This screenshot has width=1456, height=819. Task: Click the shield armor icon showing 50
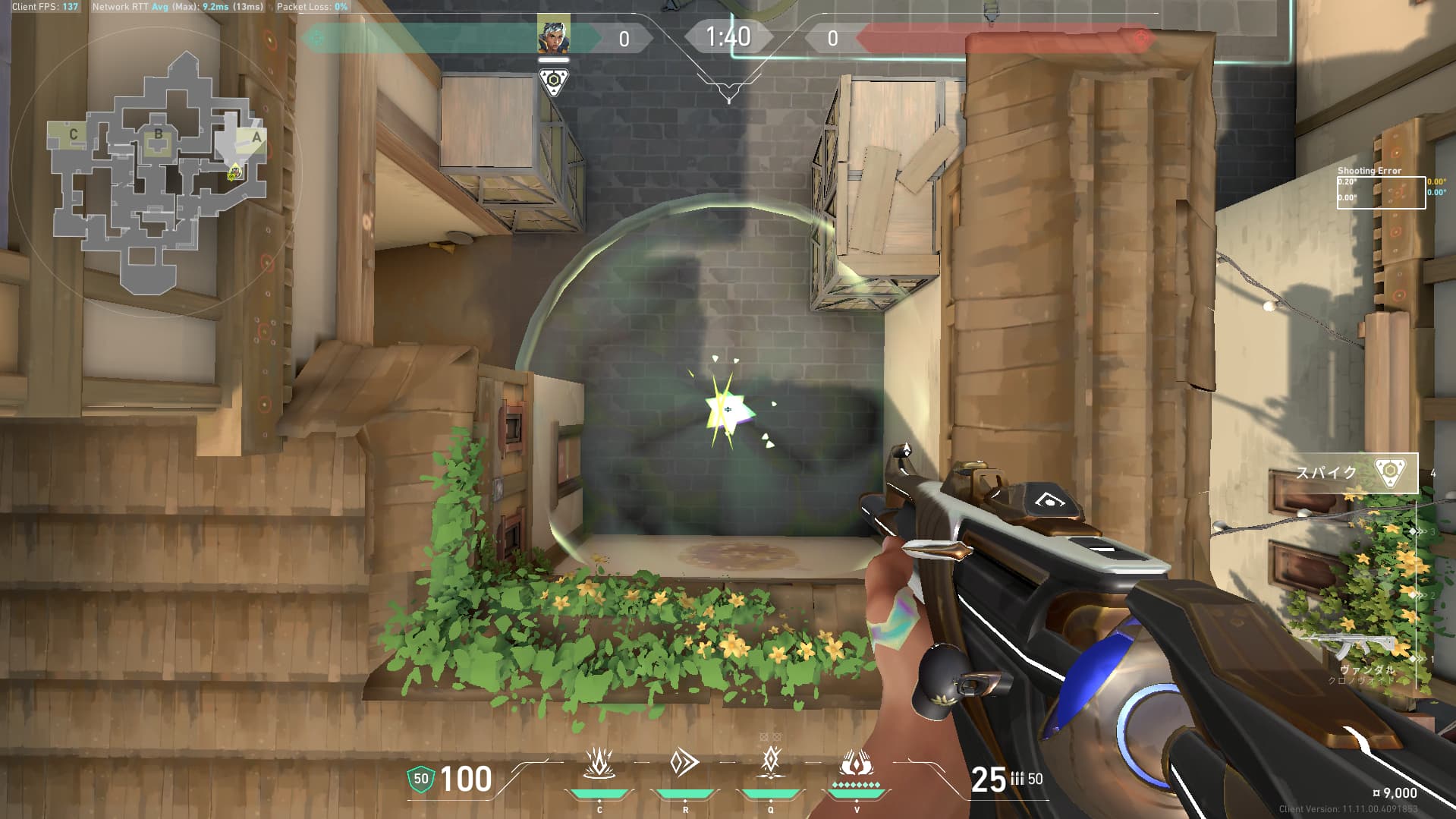[421, 778]
